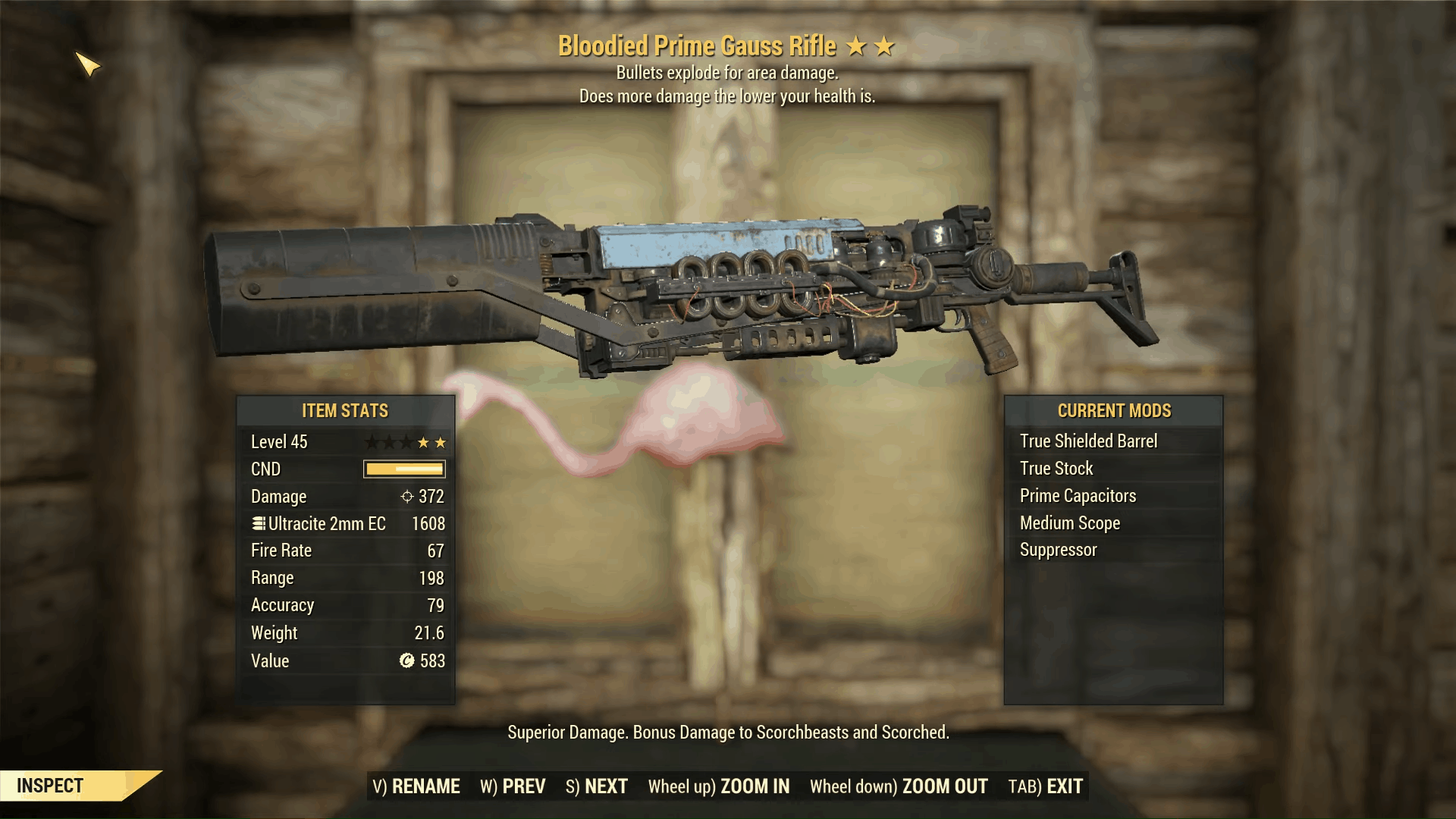Viewport: 1456px width, 819px height.
Task: Toggle the Suppressor mod
Action: pyautogui.click(x=1058, y=550)
